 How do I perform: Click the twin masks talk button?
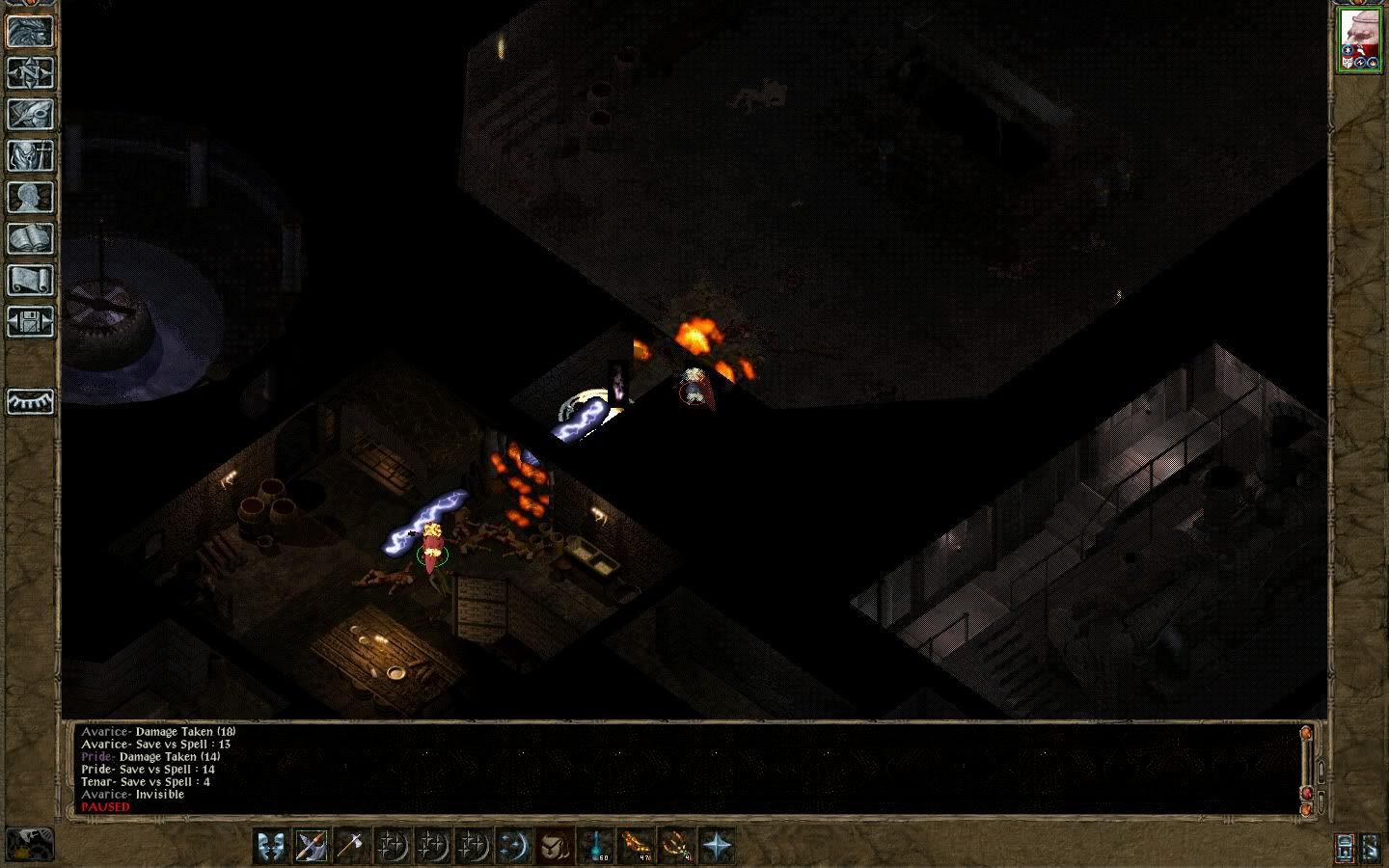[x=271, y=846]
